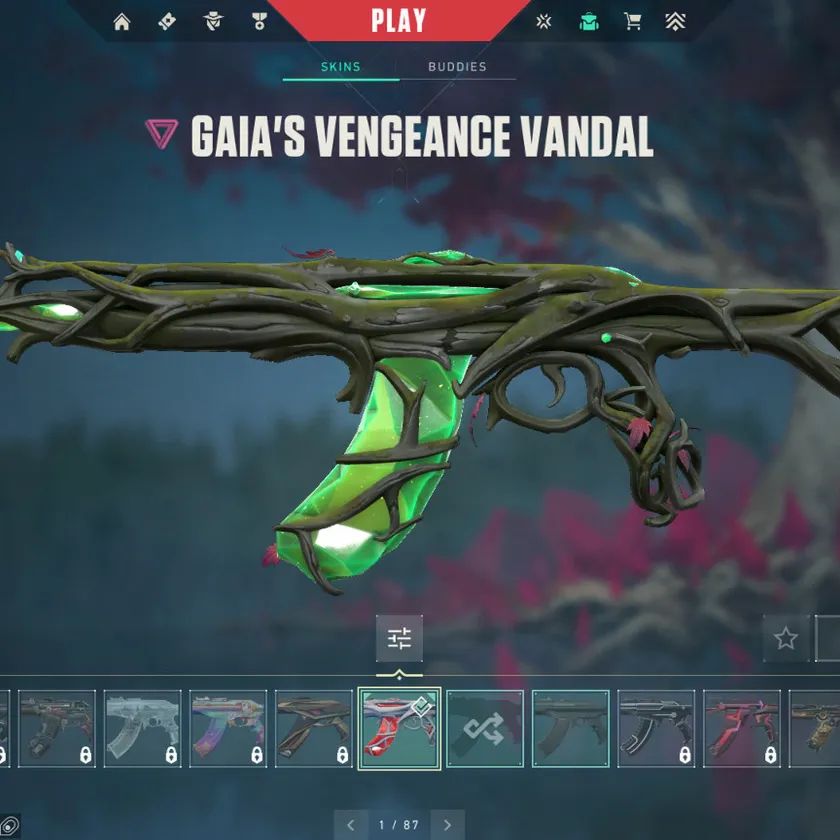Pick the default dark Vandal thumbnail
840x840 pixels.
[x=570, y=728]
